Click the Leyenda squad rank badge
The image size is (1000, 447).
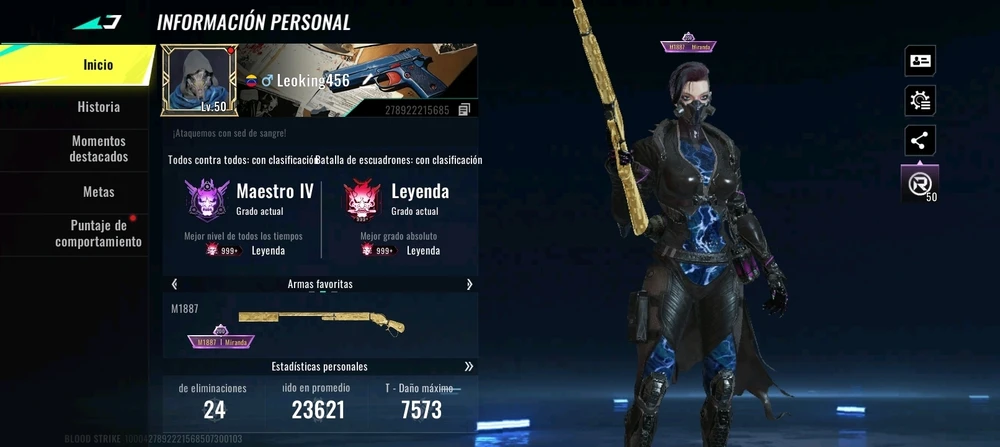coord(362,199)
